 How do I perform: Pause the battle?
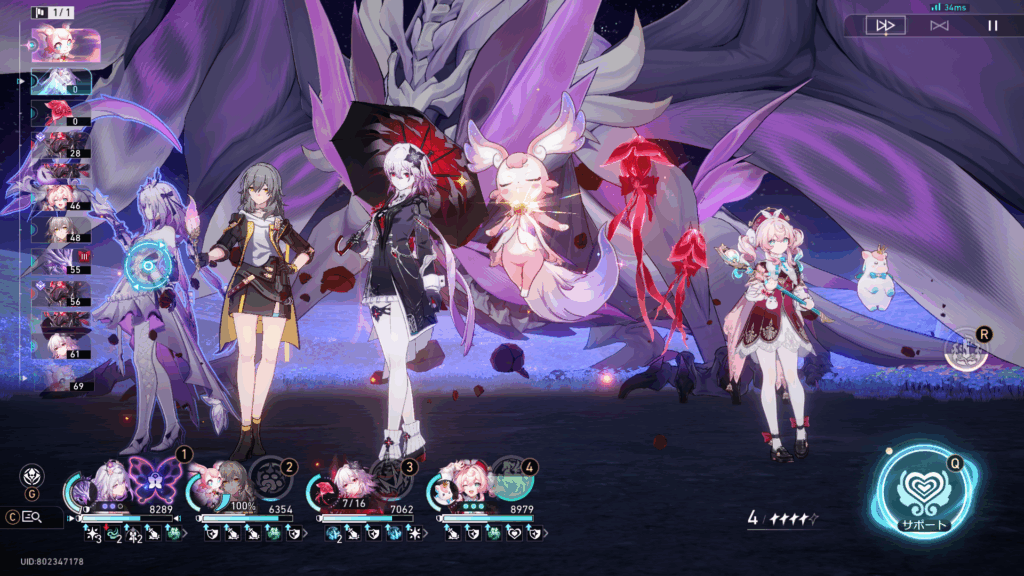(x=992, y=26)
